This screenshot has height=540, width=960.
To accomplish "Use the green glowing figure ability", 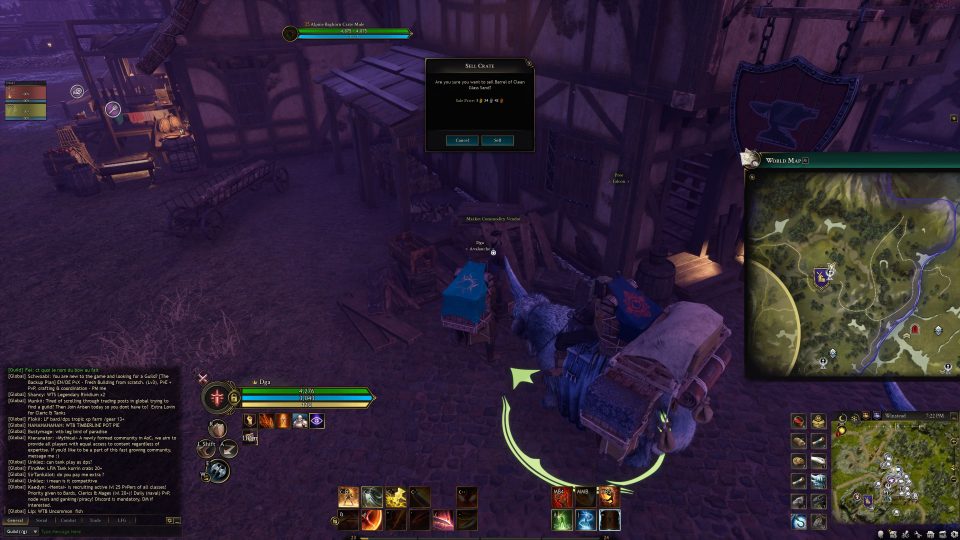I will pyautogui.click(x=561, y=519).
